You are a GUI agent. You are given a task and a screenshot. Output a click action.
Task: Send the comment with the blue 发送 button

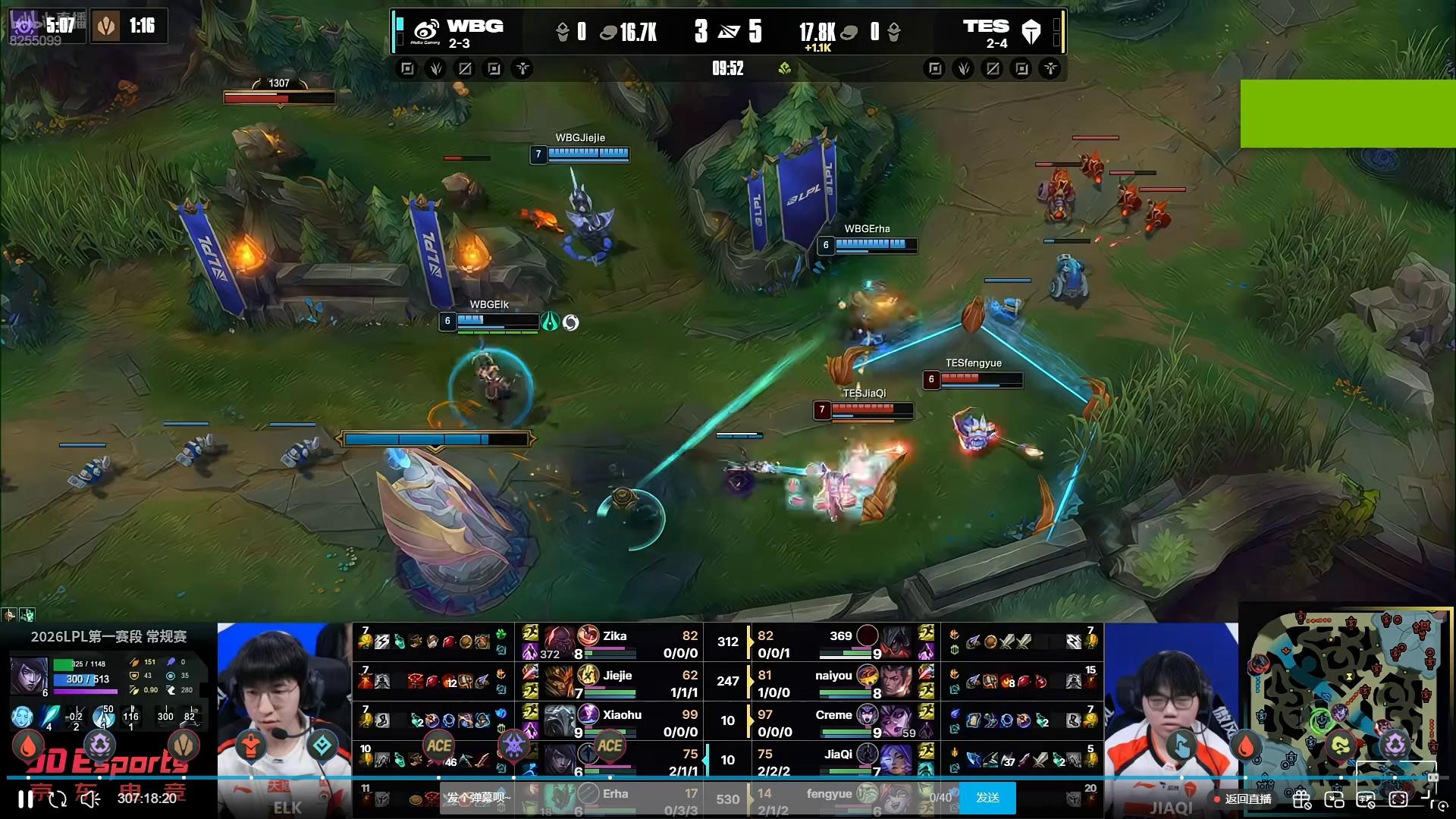pyautogui.click(x=987, y=798)
